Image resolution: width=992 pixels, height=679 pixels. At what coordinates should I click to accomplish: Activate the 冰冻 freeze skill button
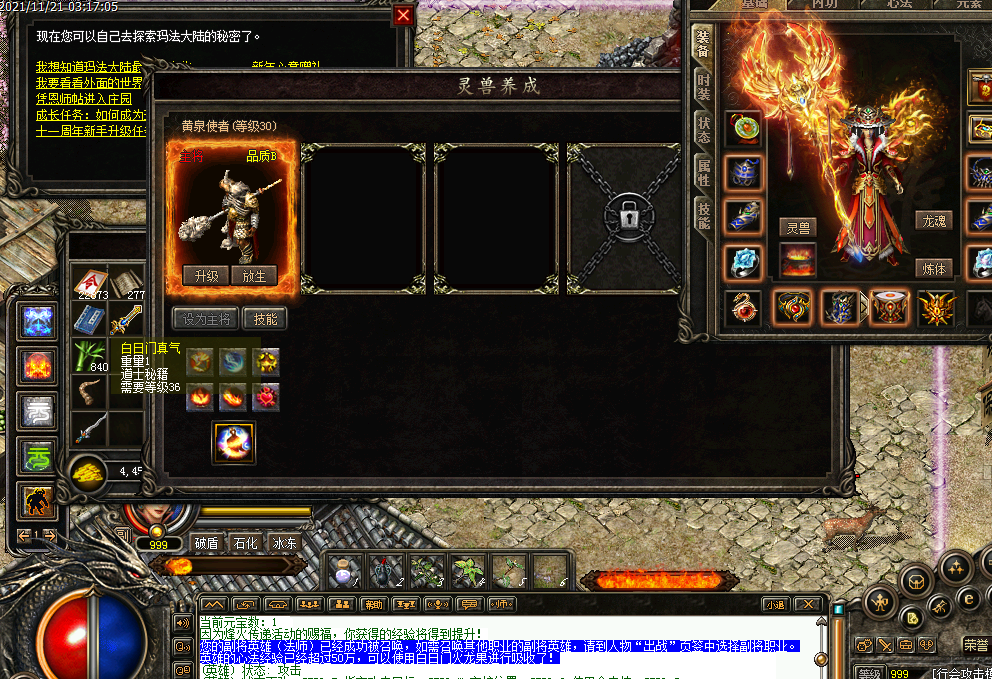click(x=284, y=544)
